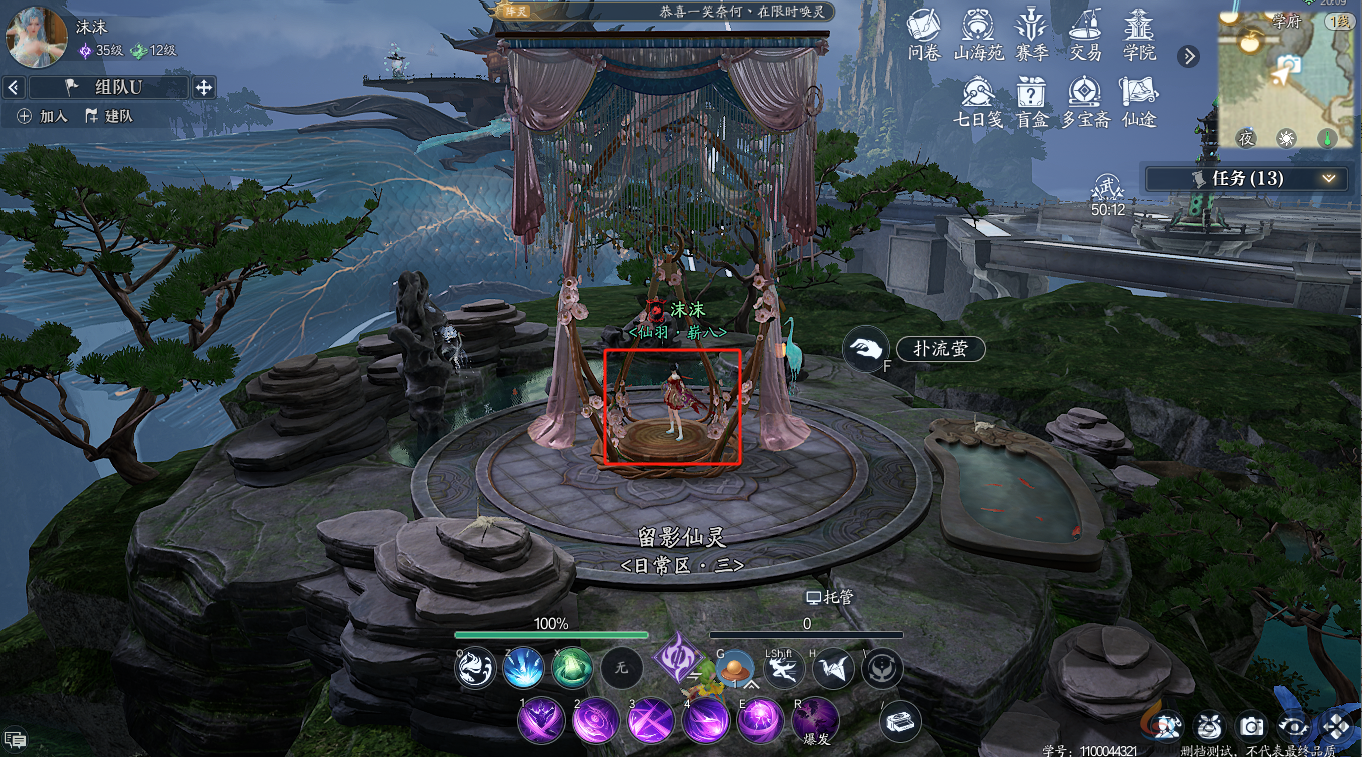Expand the top menu arrow button
The width and height of the screenshot is (1362, 757).
pos(1188,56)
